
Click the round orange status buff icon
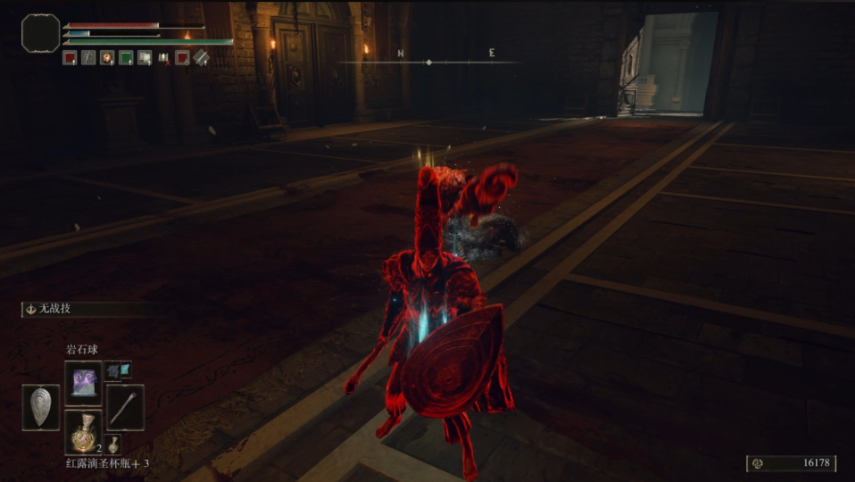[x=107, y=58]
